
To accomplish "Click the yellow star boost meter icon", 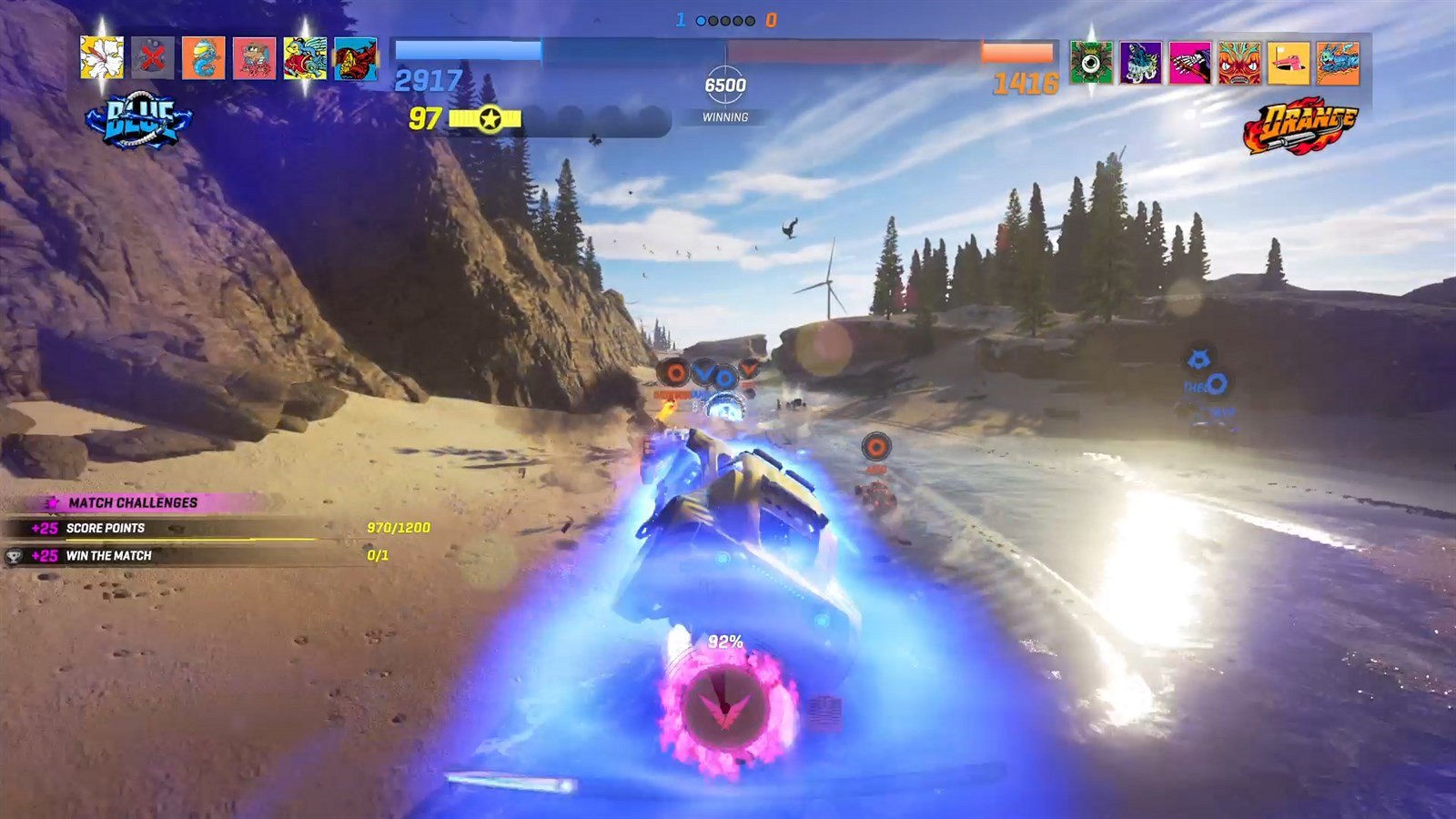I will click(x=490, y=118).
